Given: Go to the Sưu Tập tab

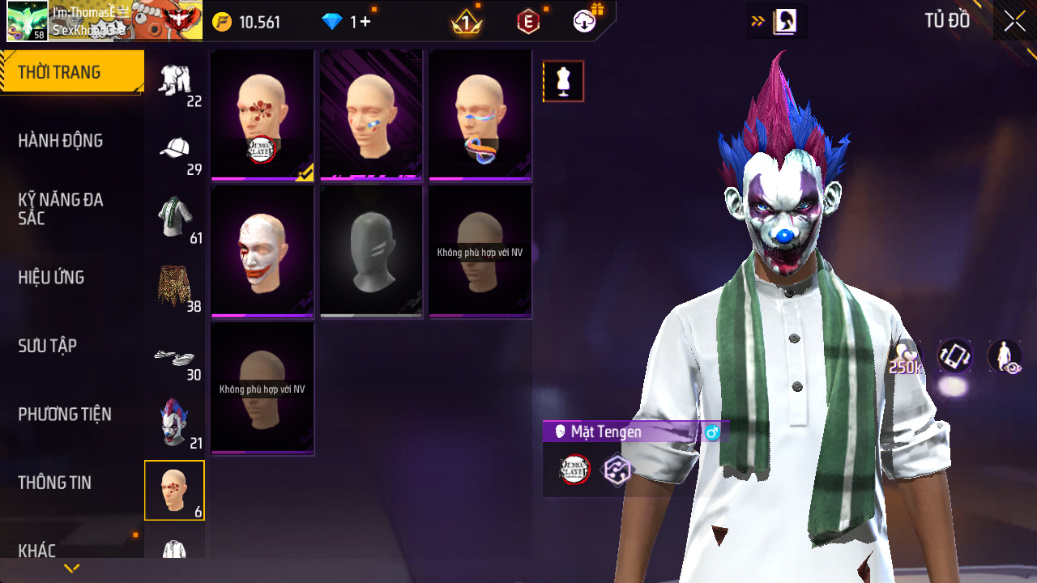Looking at the screenshot, I should click(48, 346).
